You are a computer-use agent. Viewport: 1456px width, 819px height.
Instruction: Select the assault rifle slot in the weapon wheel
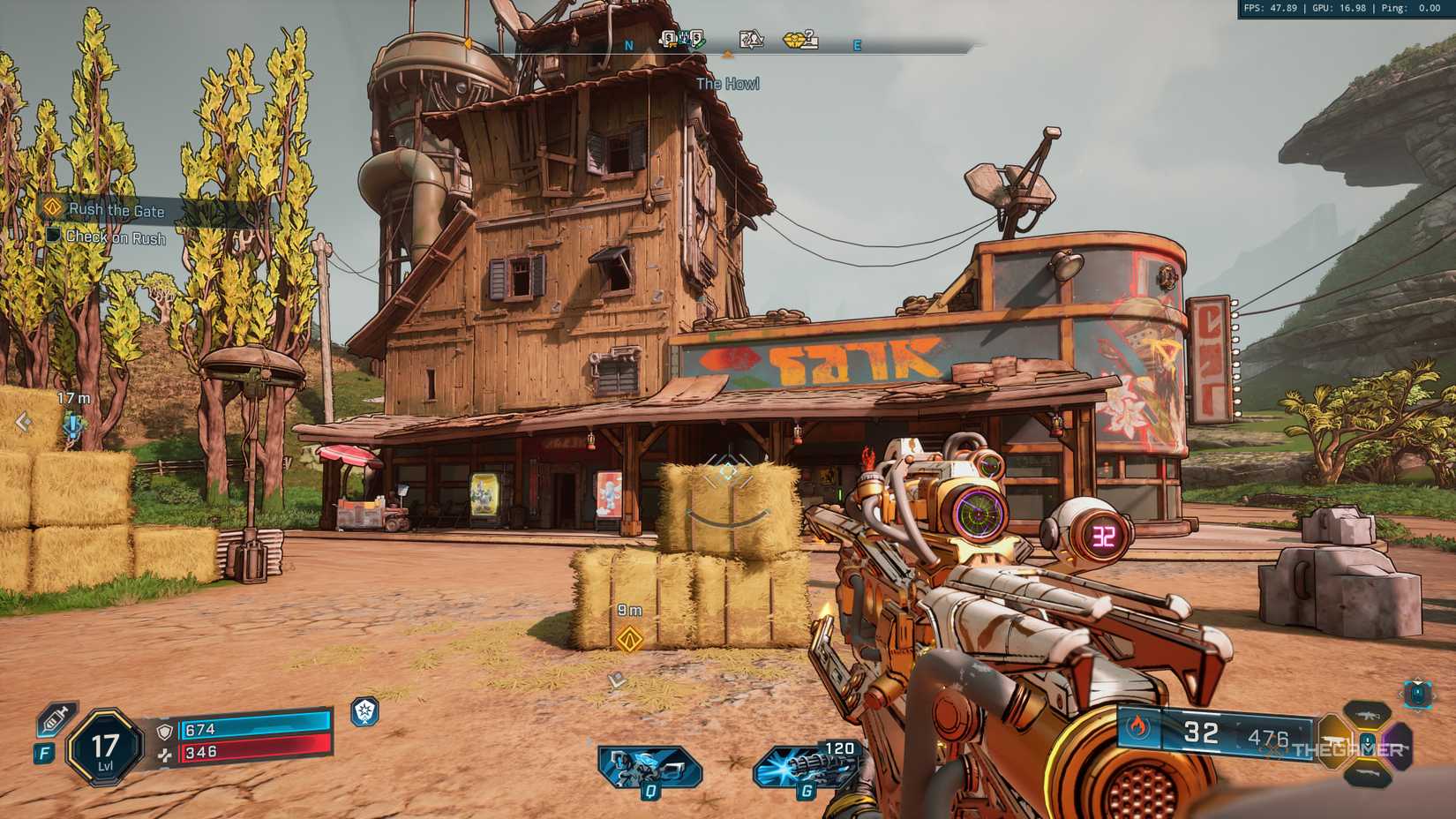[x=1367, y=715]
